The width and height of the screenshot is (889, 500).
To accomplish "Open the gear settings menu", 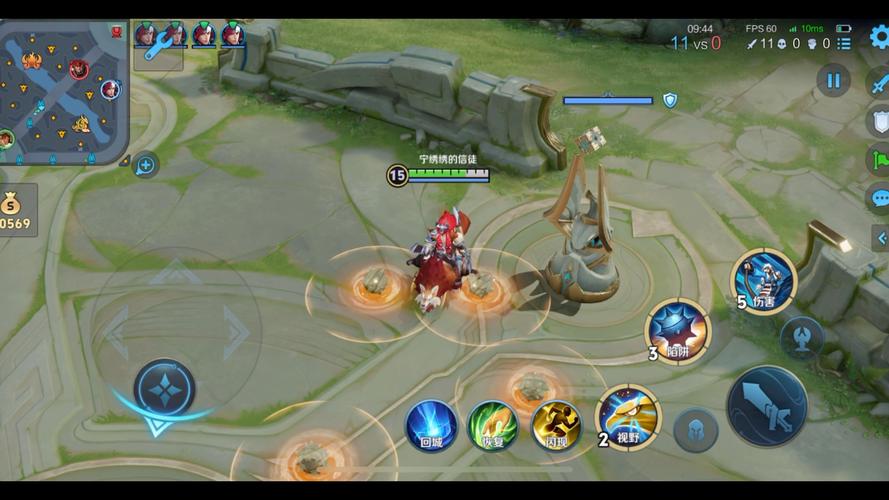I will [x=879, y=38].
